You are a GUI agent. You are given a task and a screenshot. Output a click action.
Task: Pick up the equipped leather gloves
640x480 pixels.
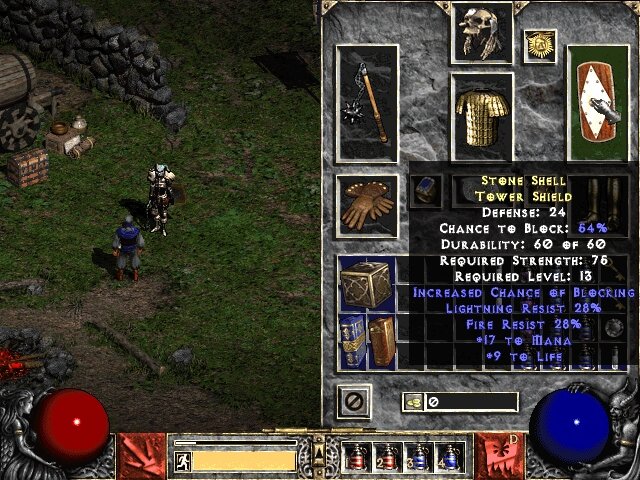tap(367, 203)
